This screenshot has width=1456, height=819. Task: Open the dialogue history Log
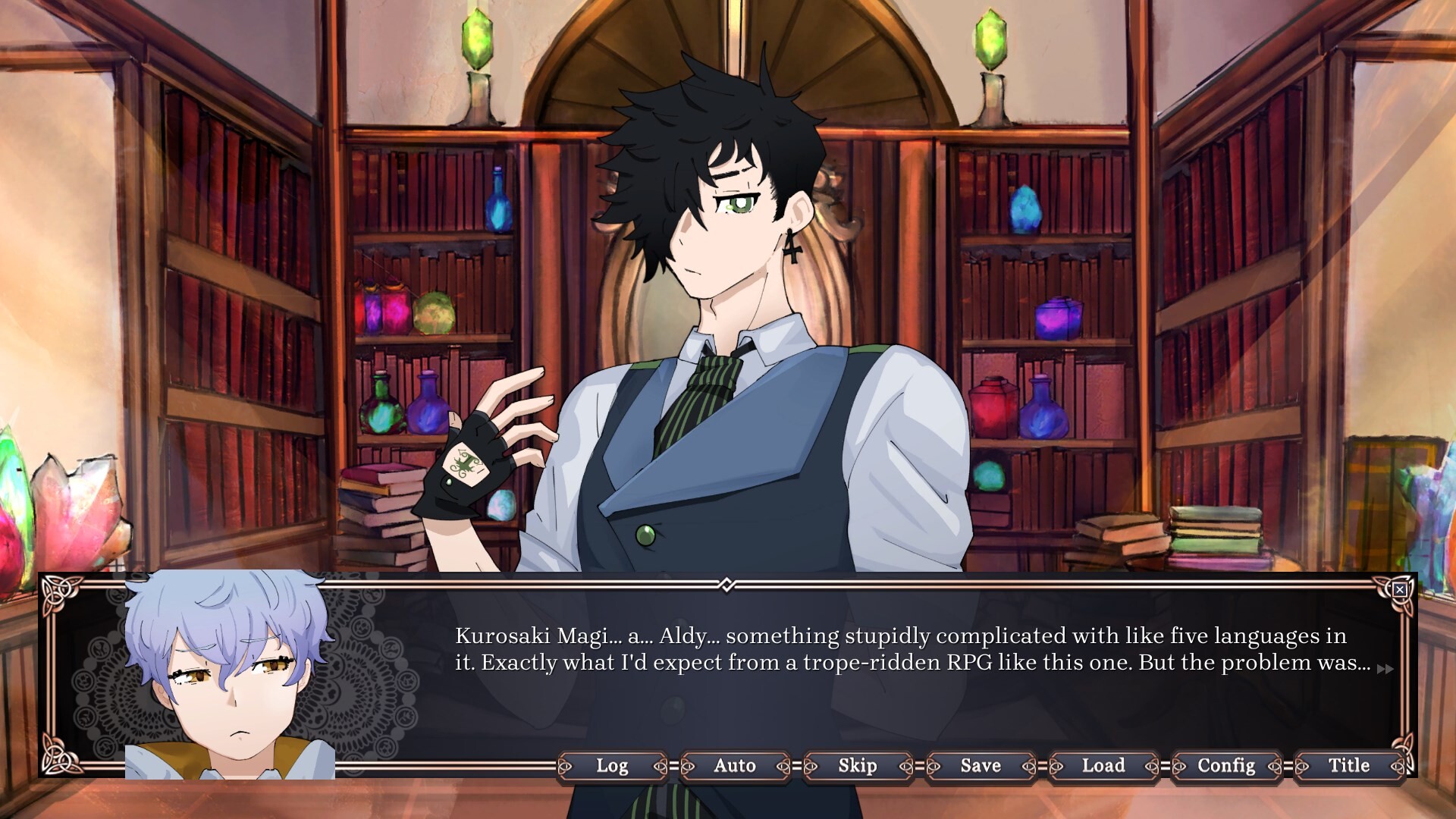point(613,766)
